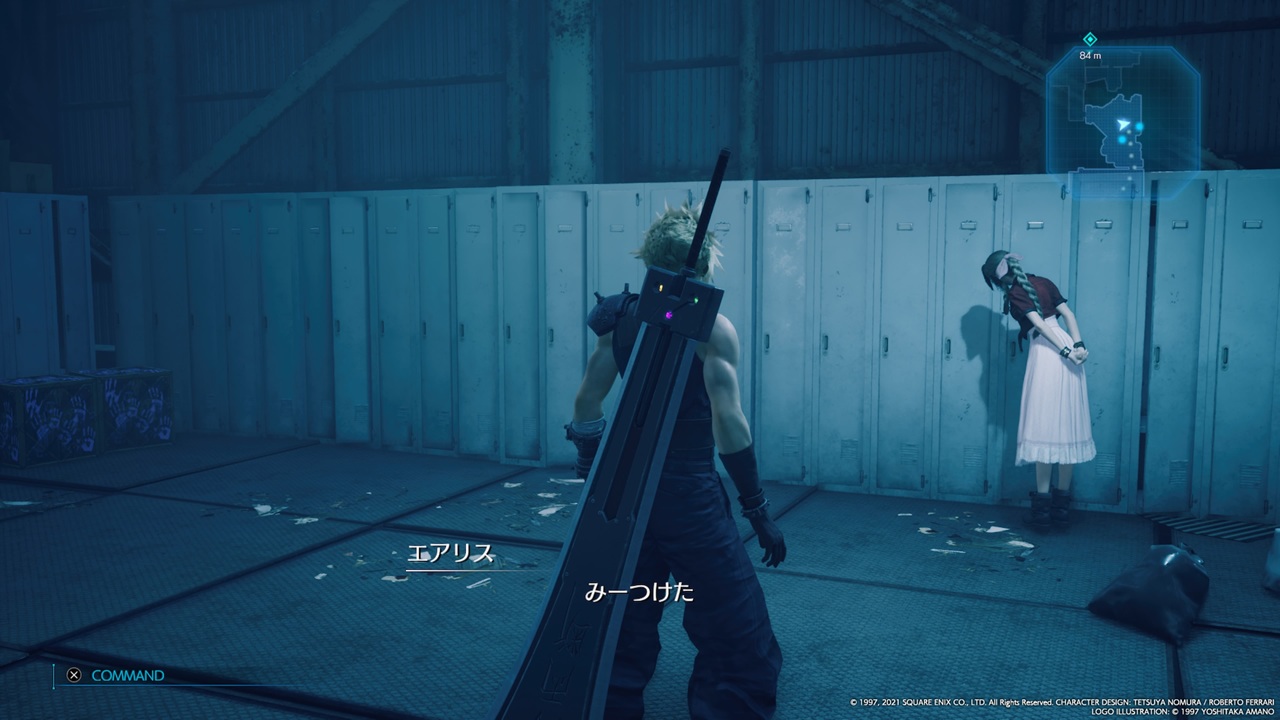Click the glowing blue objective dot on the minimap
The image size is (1280, 720).
click(x=1141, y=126)
